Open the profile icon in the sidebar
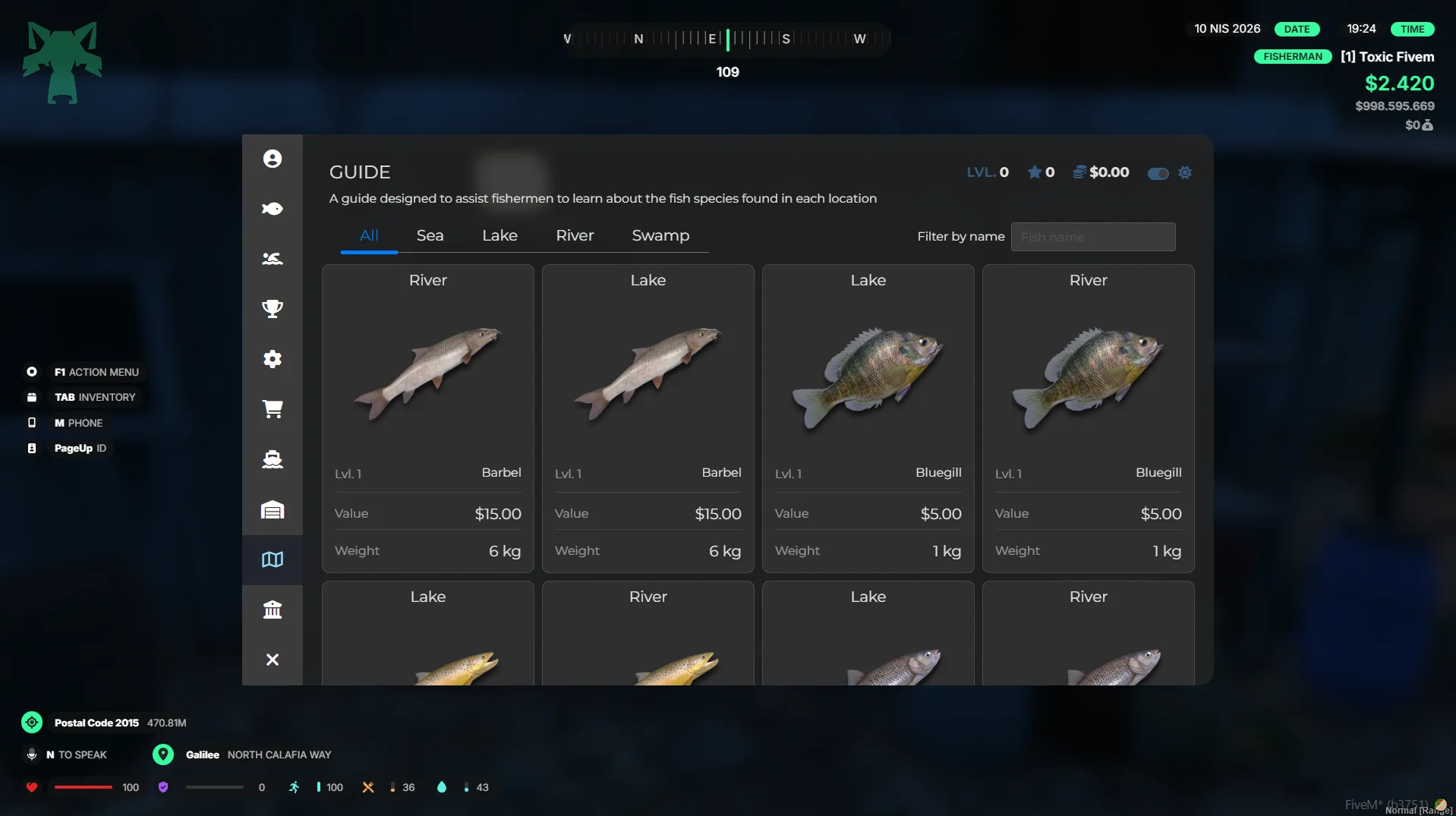This screenshot has width=1456, height=816. click(273, 159)
